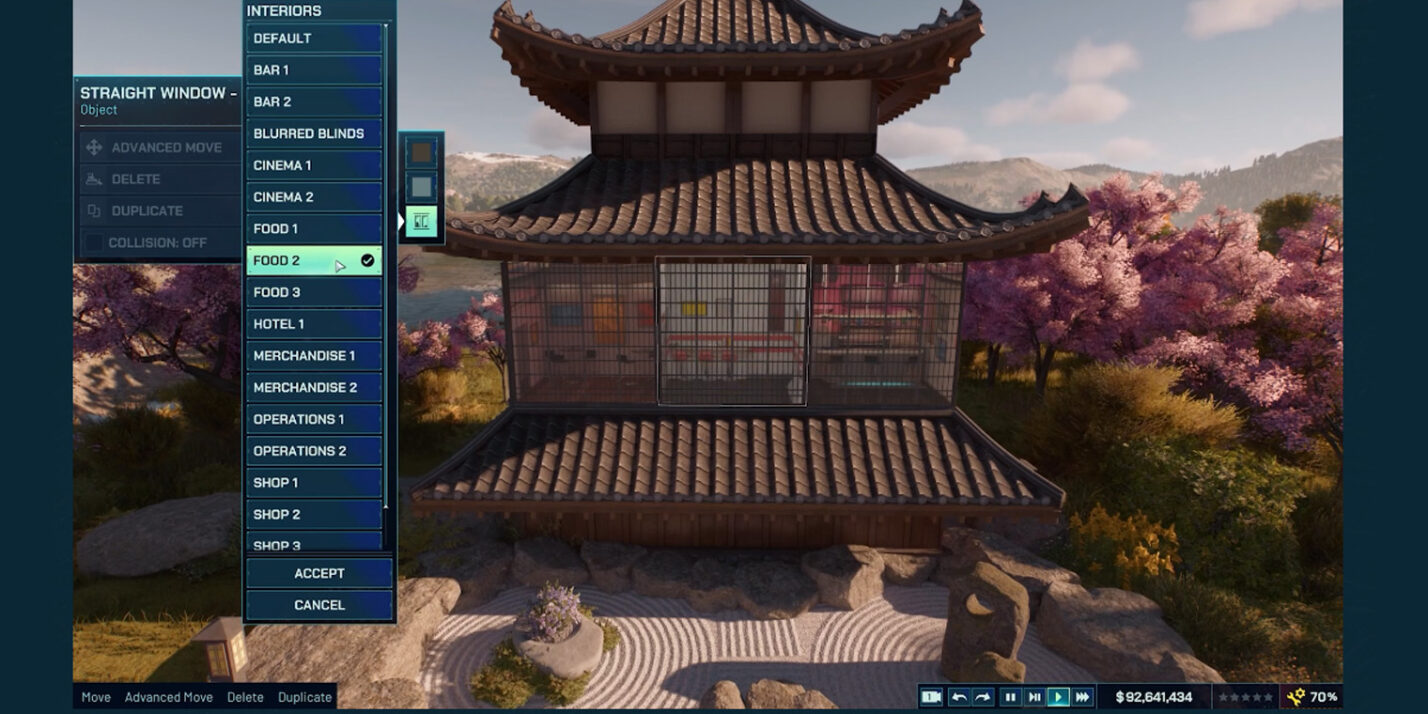Pick the Blurred Blinds interior
The height and width of the screenshot is (714, 1428).
314,133
